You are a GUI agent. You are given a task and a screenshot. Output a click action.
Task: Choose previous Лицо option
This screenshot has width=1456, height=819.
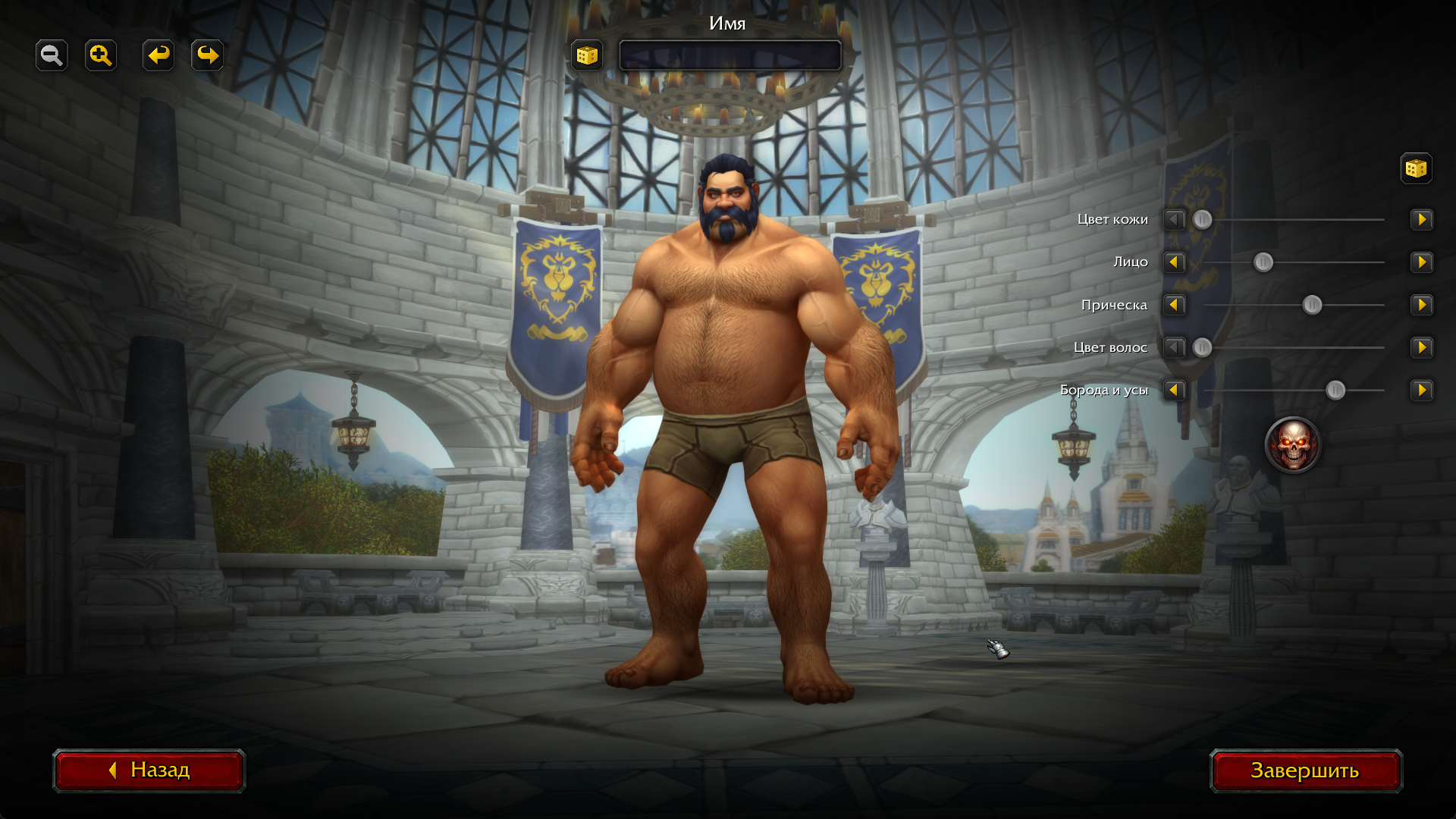pos(1174,262)
